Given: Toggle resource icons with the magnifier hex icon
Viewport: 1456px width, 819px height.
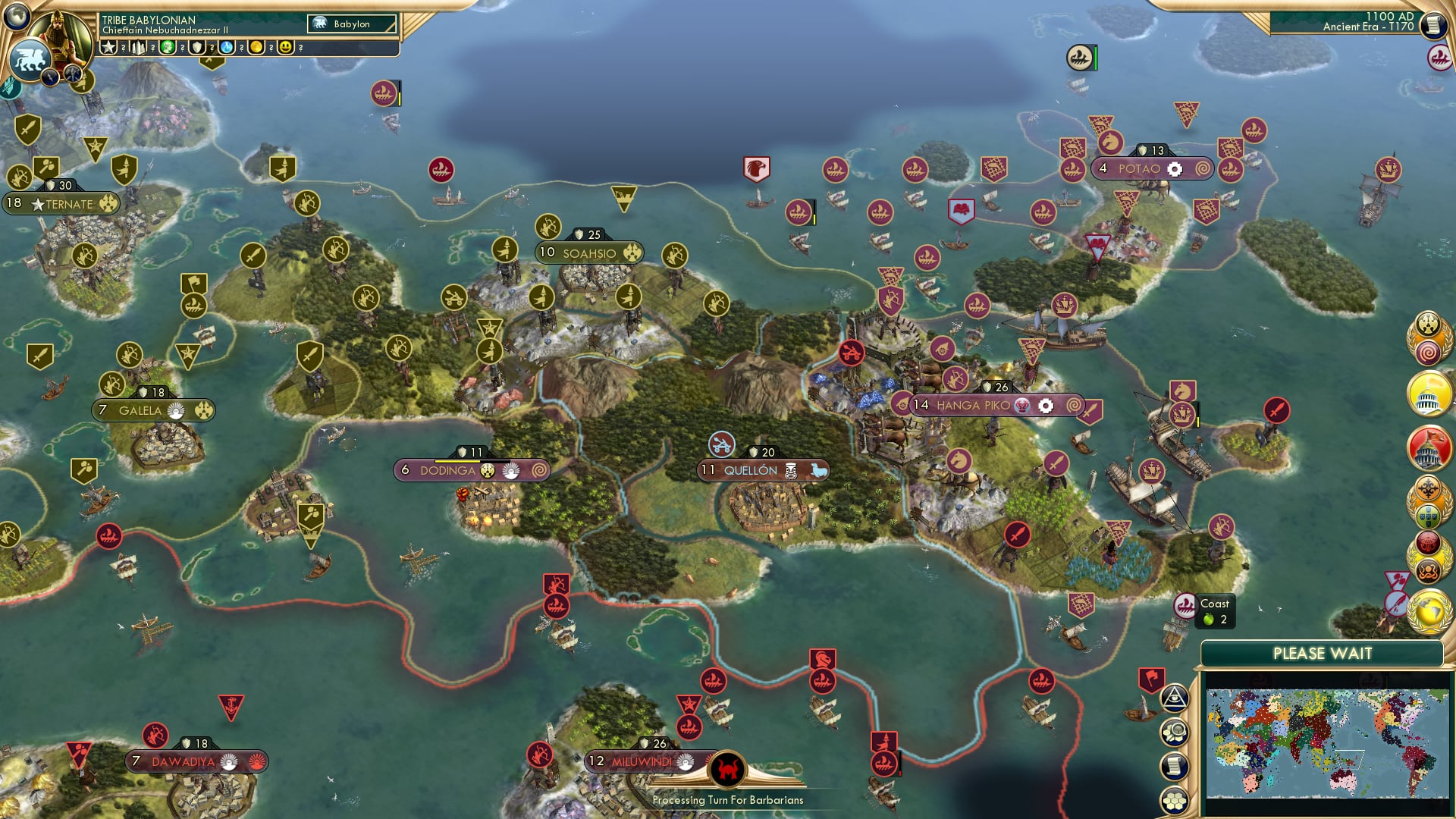Looking at the screenshot, I should coord(1174,730).
